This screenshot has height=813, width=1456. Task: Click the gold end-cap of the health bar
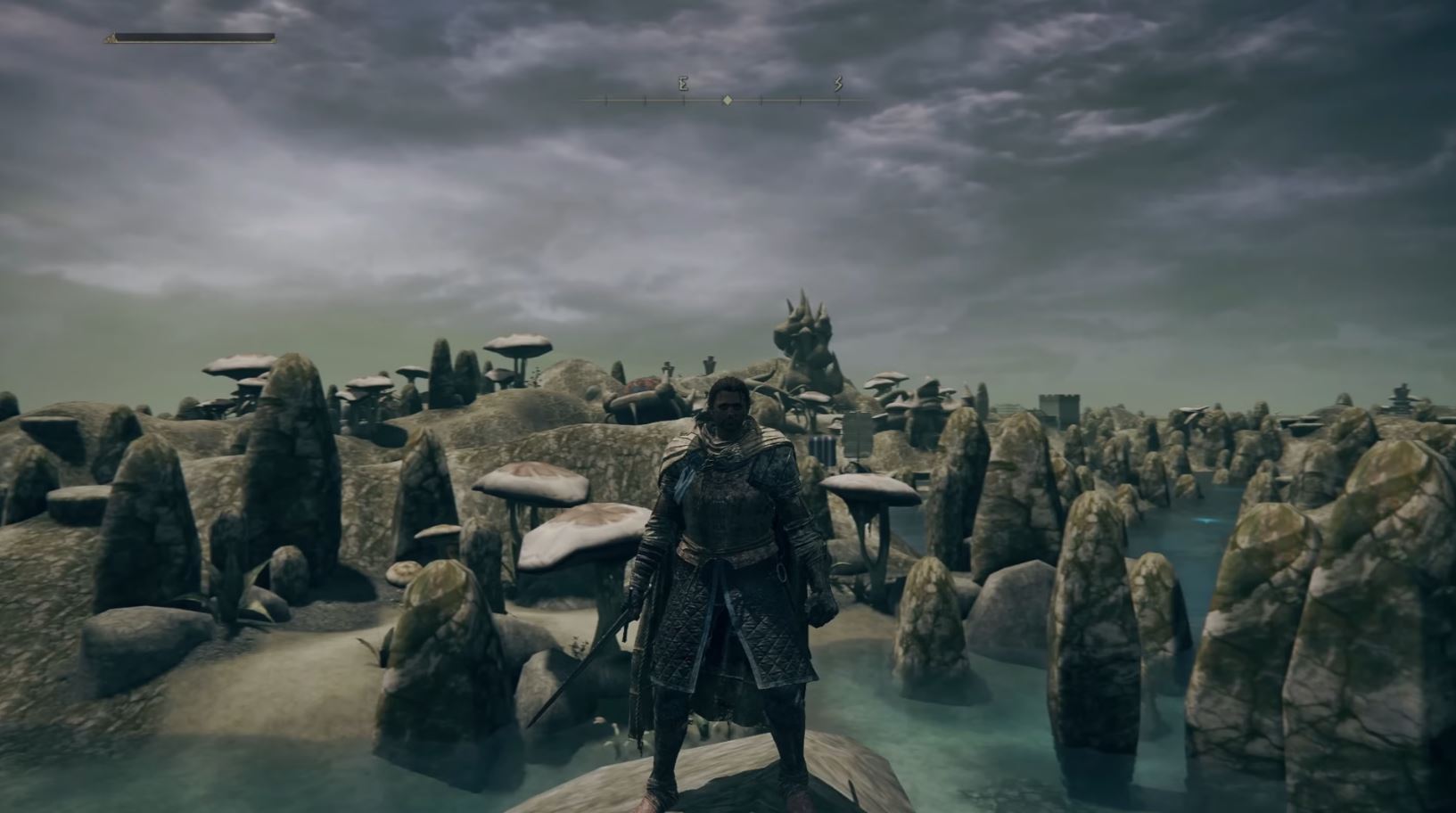111,38
